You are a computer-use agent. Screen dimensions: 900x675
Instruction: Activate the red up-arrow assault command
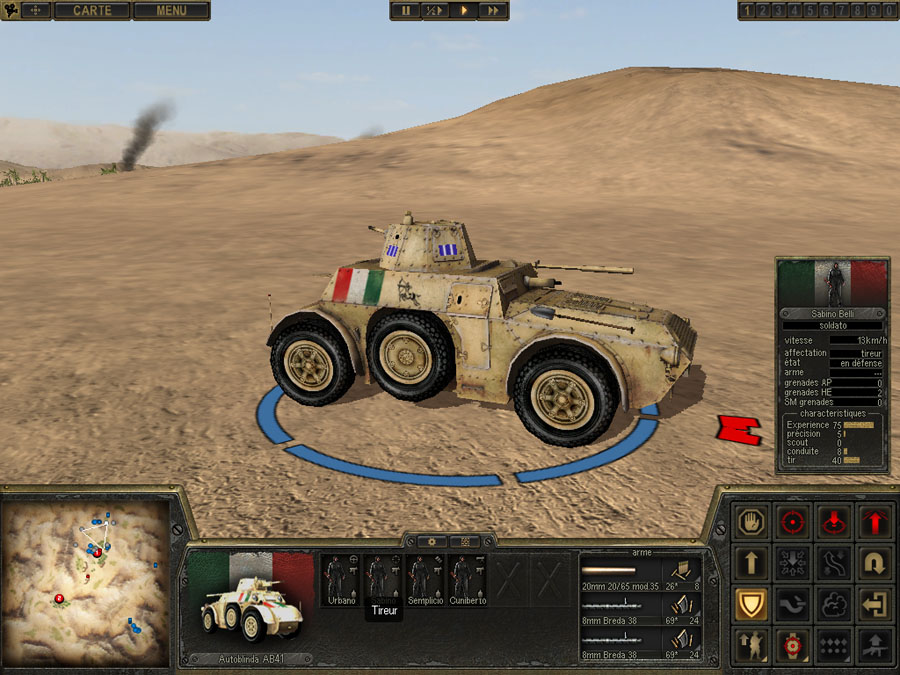coord(875,522)
